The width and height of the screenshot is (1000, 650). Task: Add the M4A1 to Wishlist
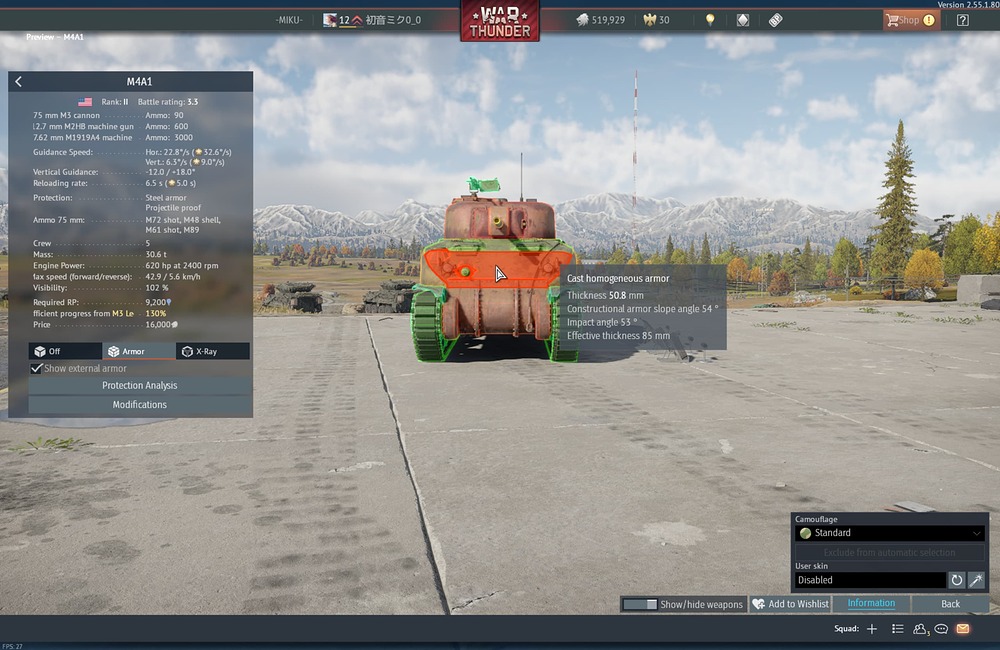pyautogui.click(x=790, y=604)
